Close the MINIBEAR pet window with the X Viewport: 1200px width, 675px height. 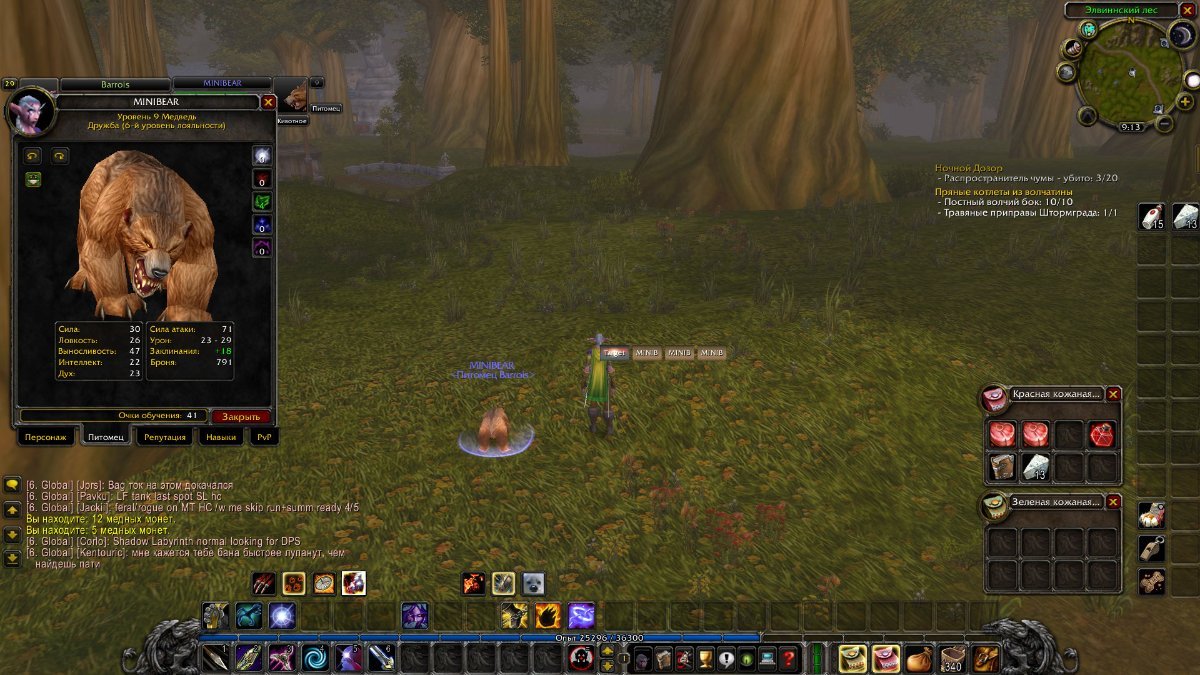[x=268, y=102]
